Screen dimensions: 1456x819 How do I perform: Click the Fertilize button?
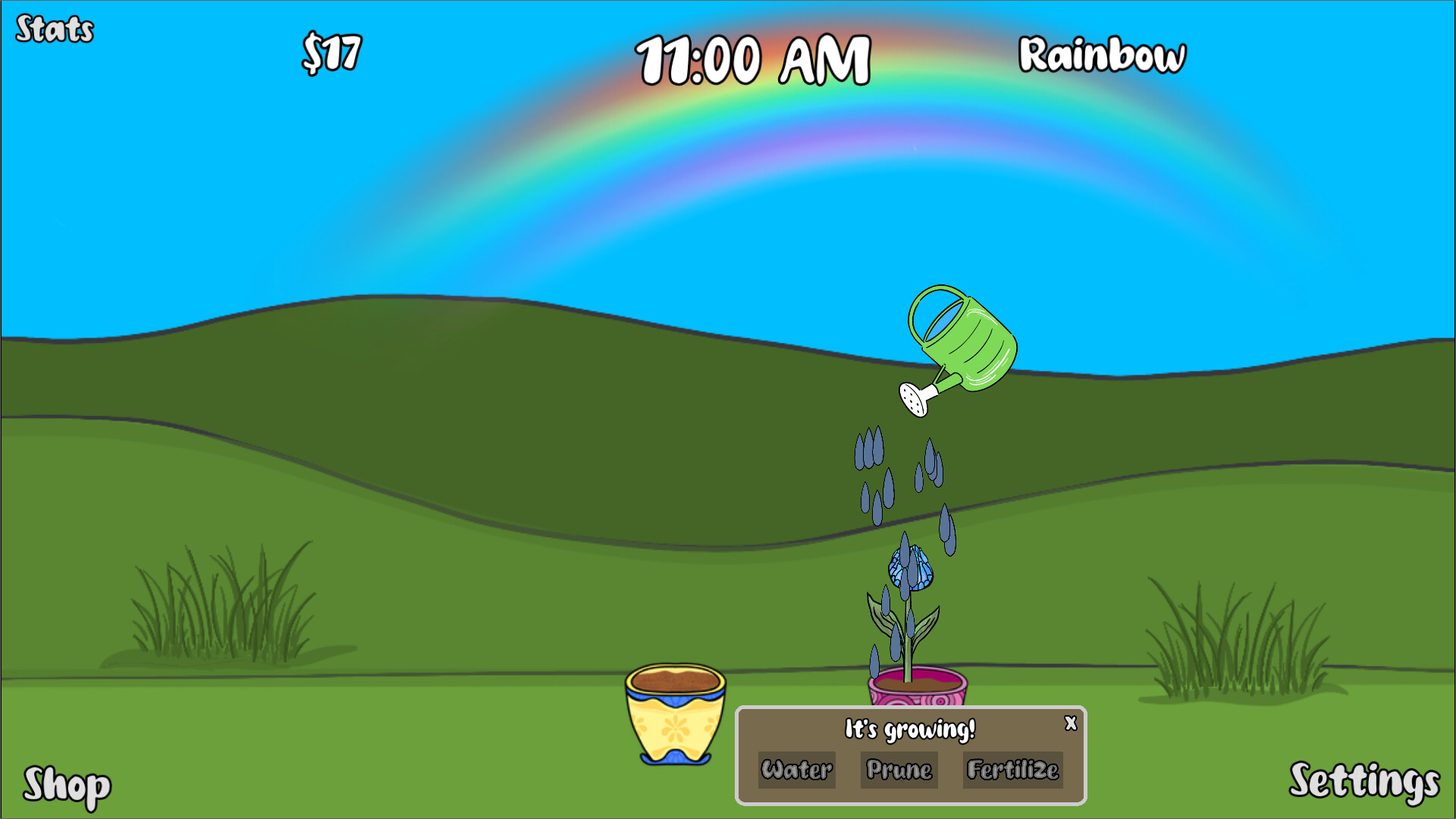pos(1012,770)
